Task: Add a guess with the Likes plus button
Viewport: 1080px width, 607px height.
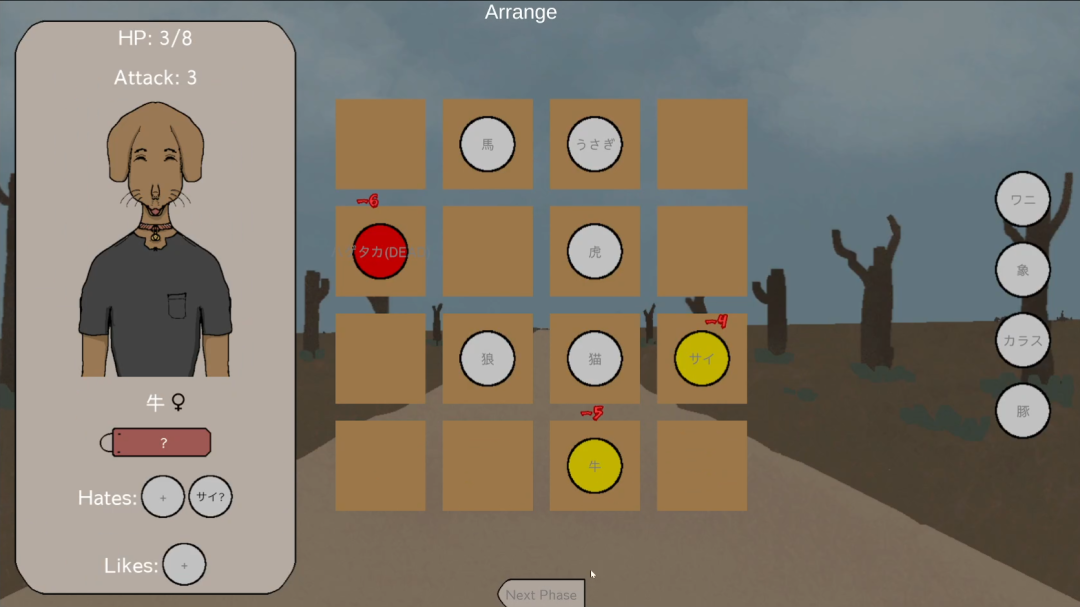Action: click(184, 565)
